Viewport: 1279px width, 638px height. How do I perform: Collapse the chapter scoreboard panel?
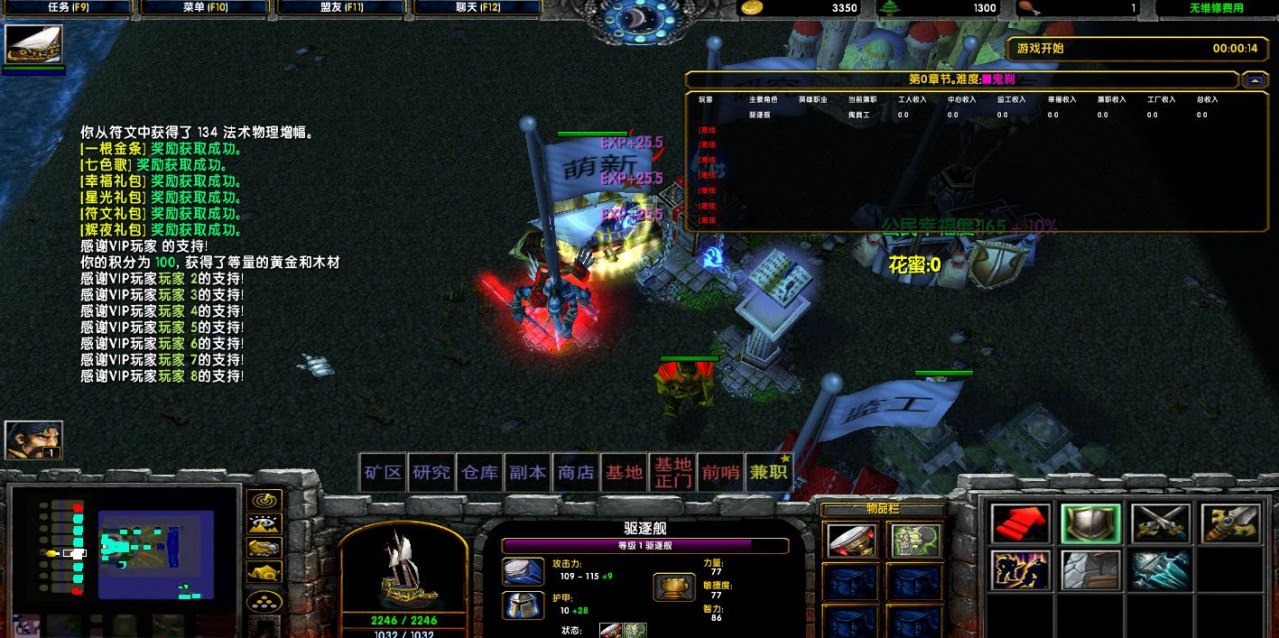1254,79
